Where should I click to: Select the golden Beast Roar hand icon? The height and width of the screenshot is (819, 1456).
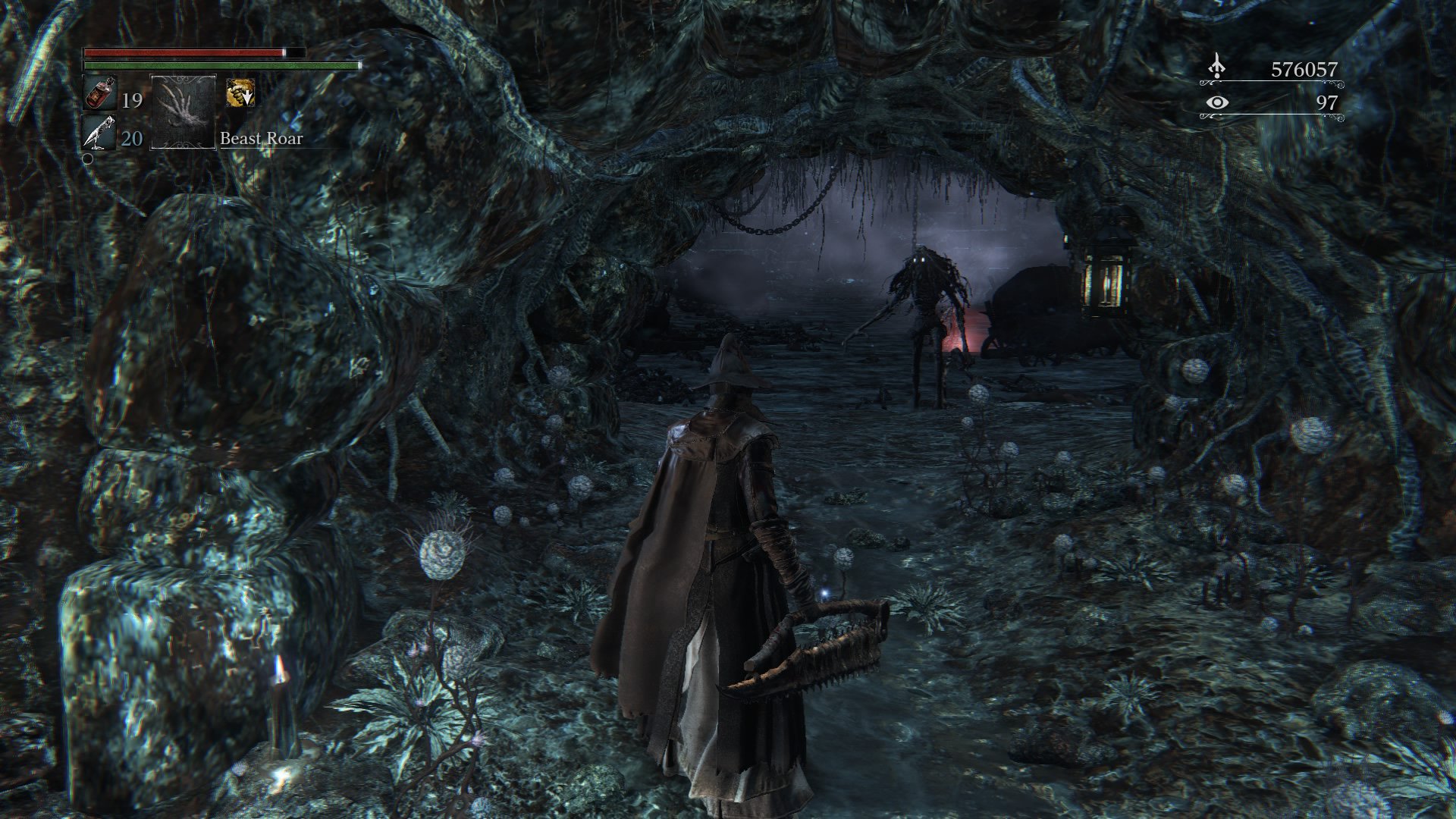coord(239,93)
